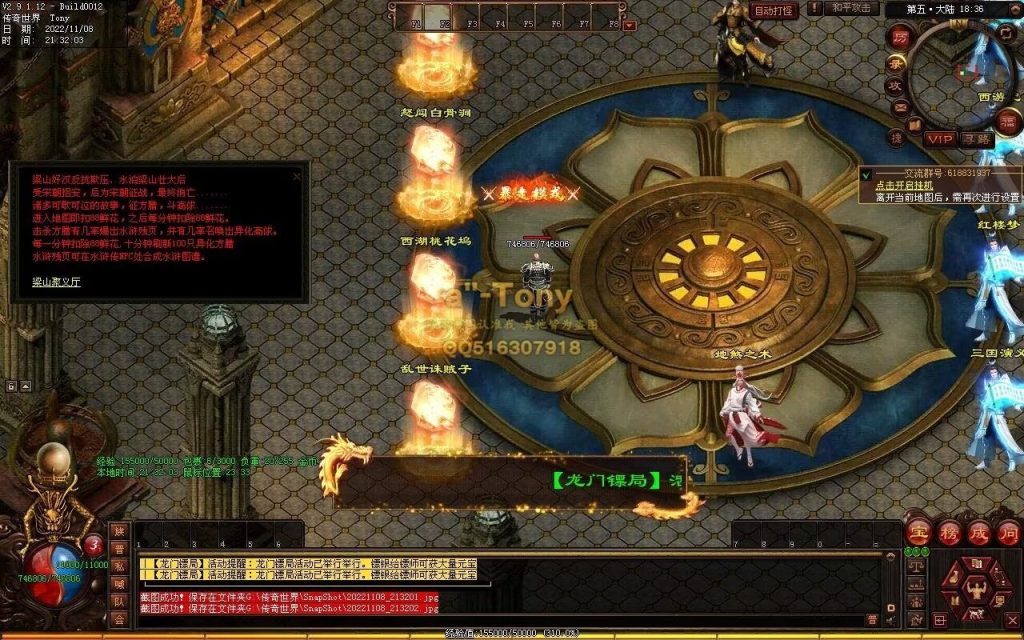
Task: Open the mount horse icon
Action: click(978, 612)
